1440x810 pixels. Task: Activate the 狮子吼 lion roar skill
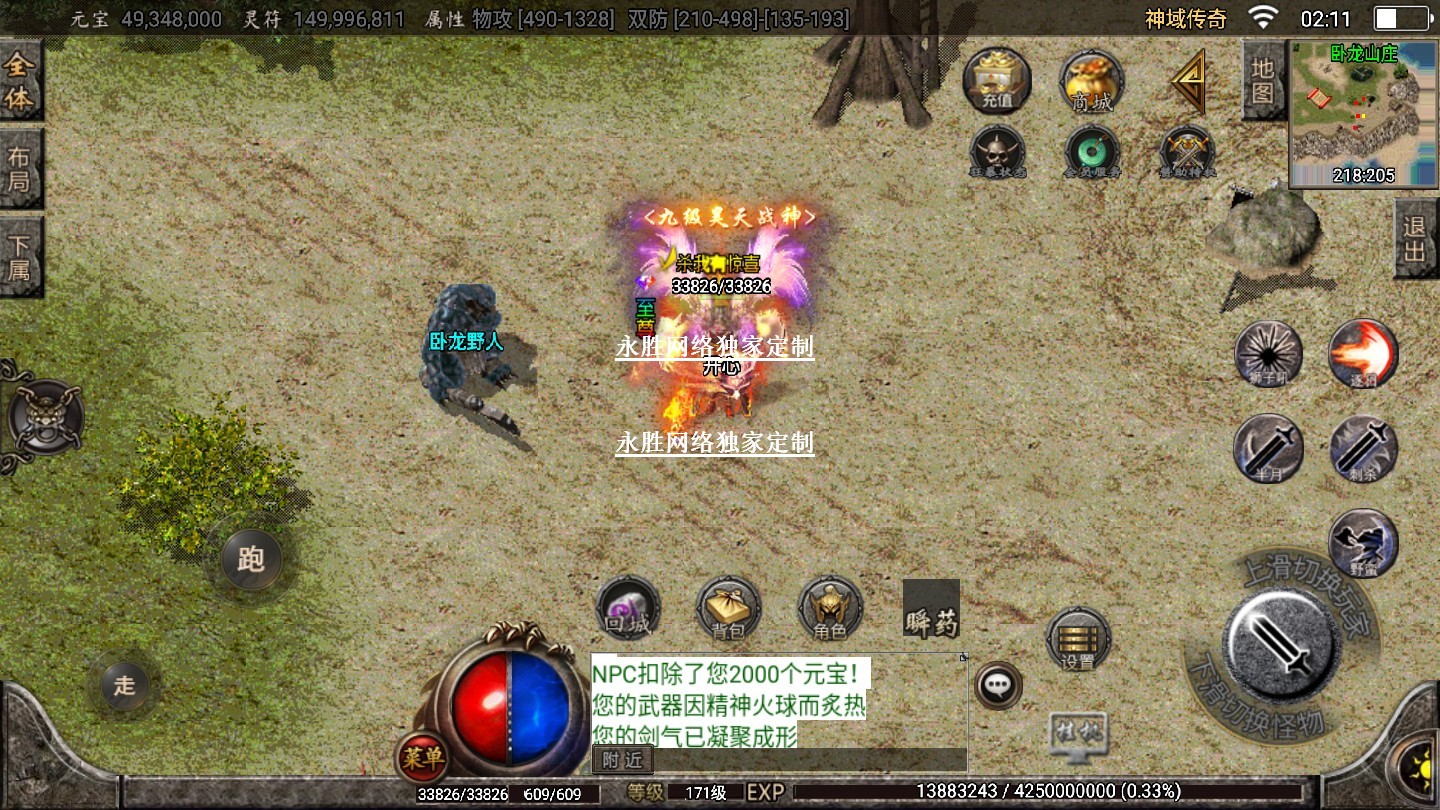[x=1268, y=355]
